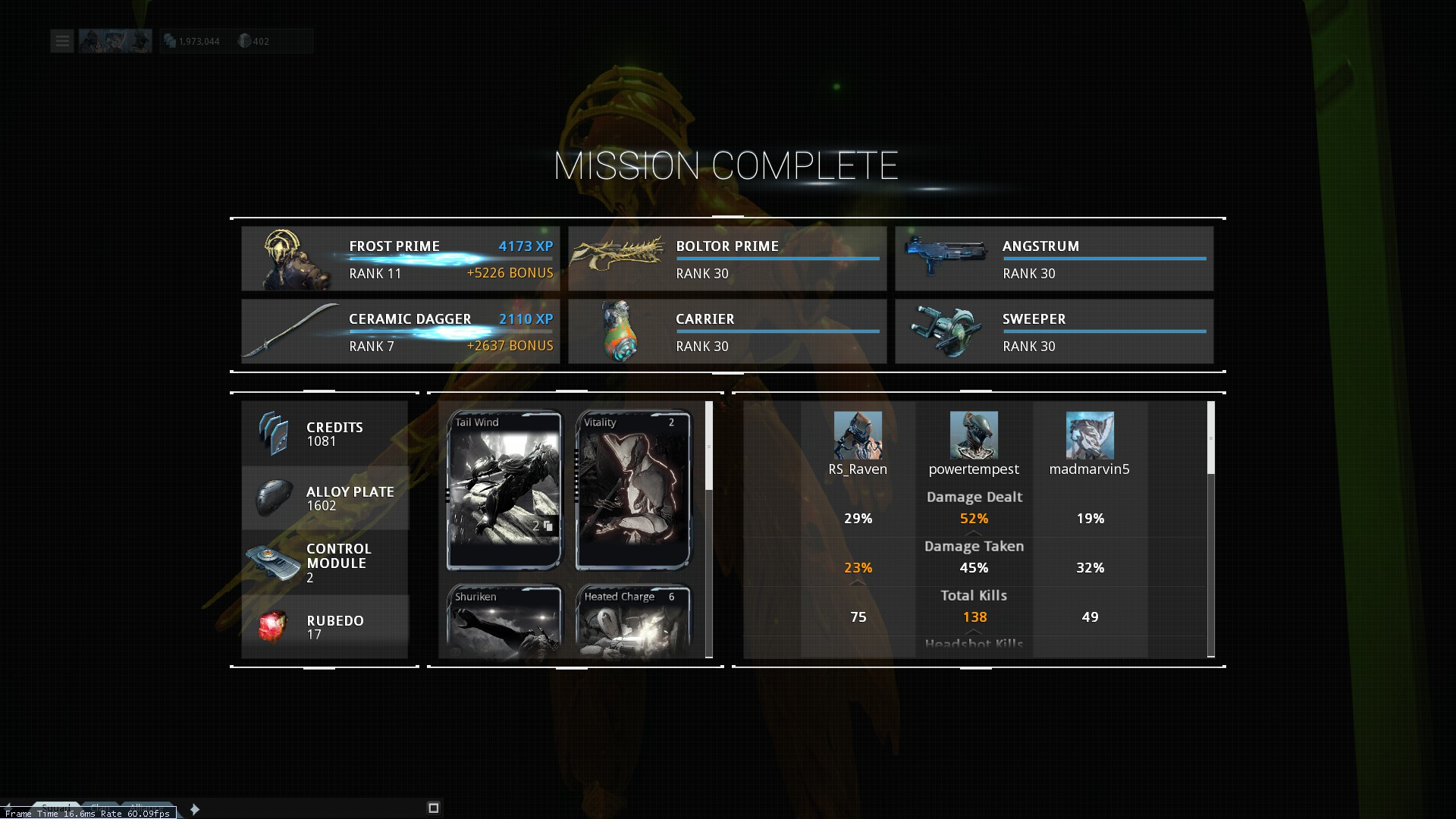Select the Credits reward row

pos(325,434)
